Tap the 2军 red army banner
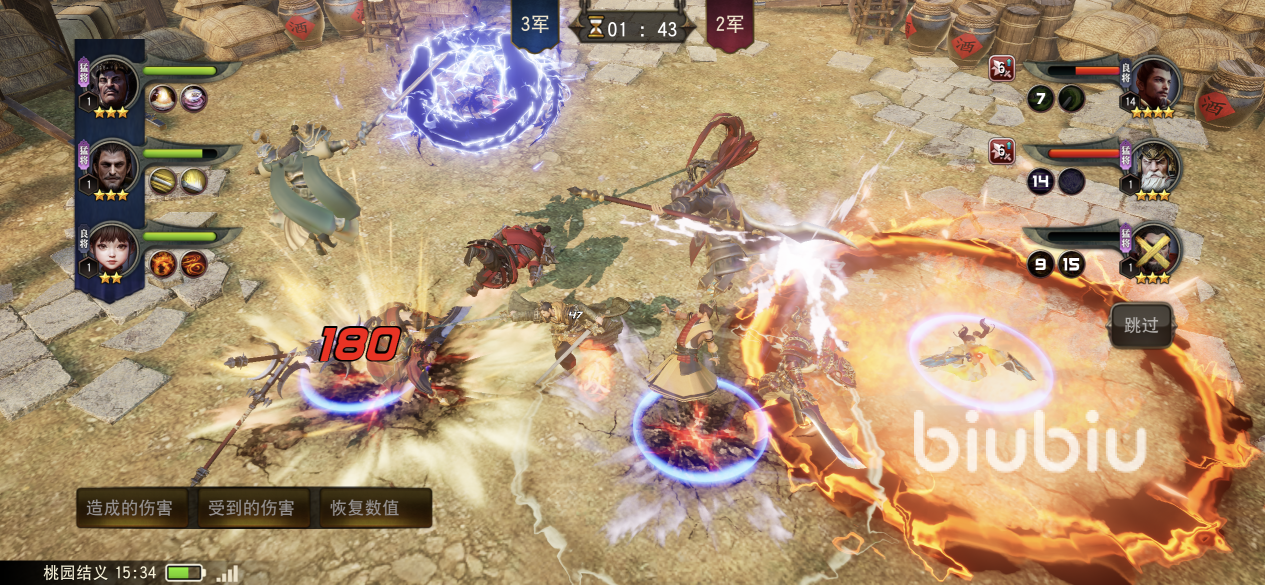 [730, 25]
